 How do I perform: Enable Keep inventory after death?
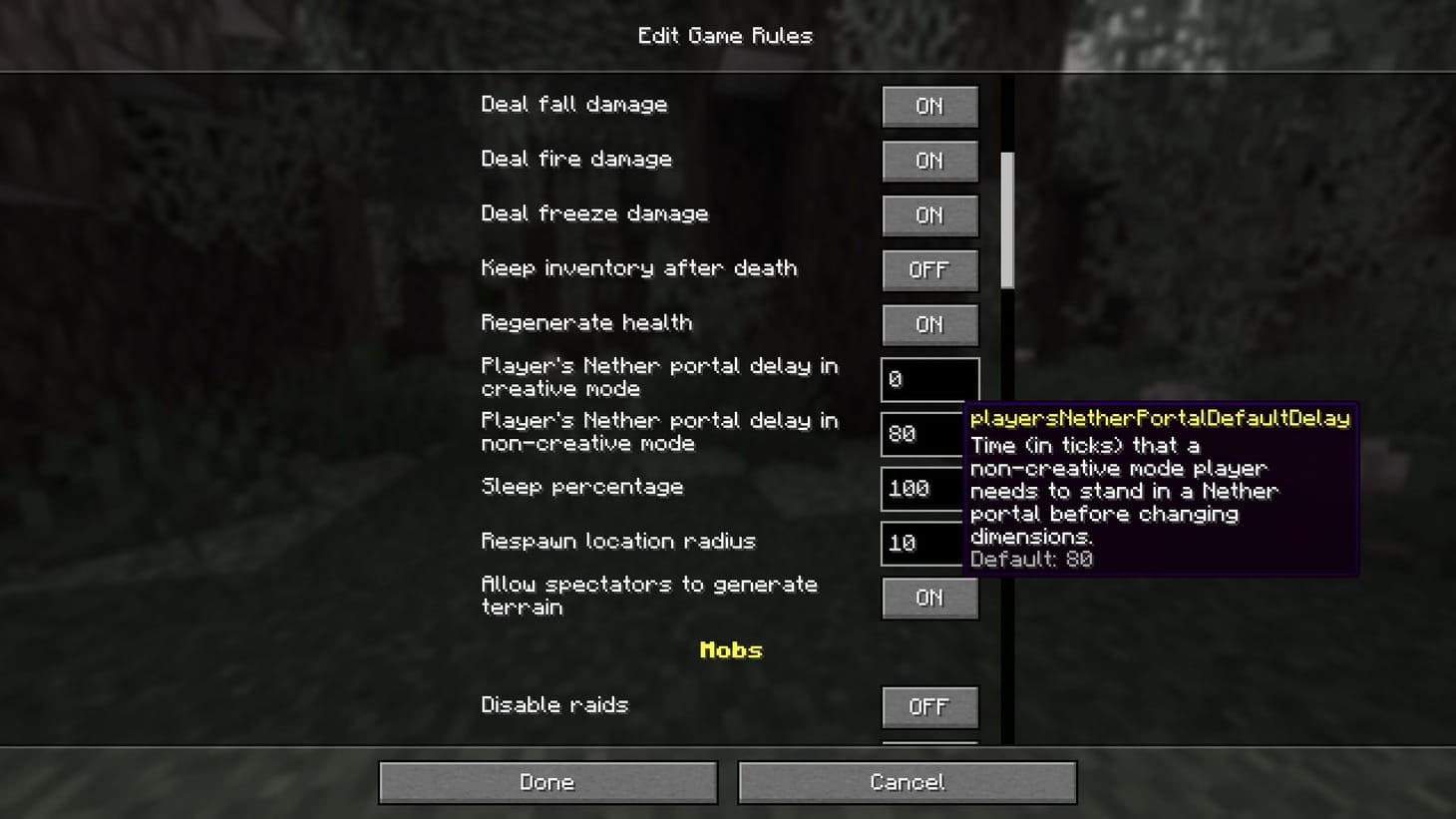(x=928, y=269)
